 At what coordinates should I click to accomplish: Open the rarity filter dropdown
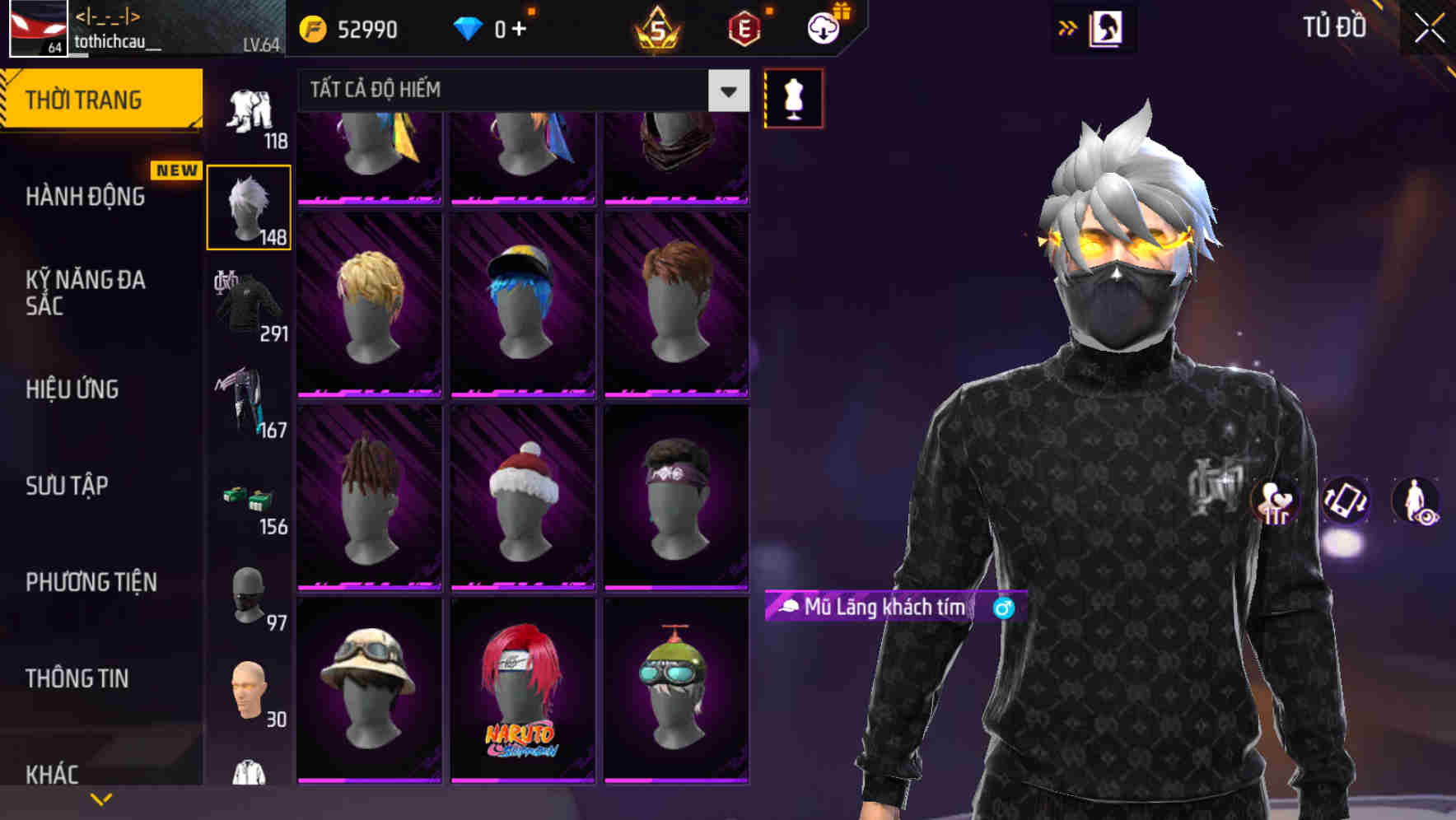(x=726, y=91)
